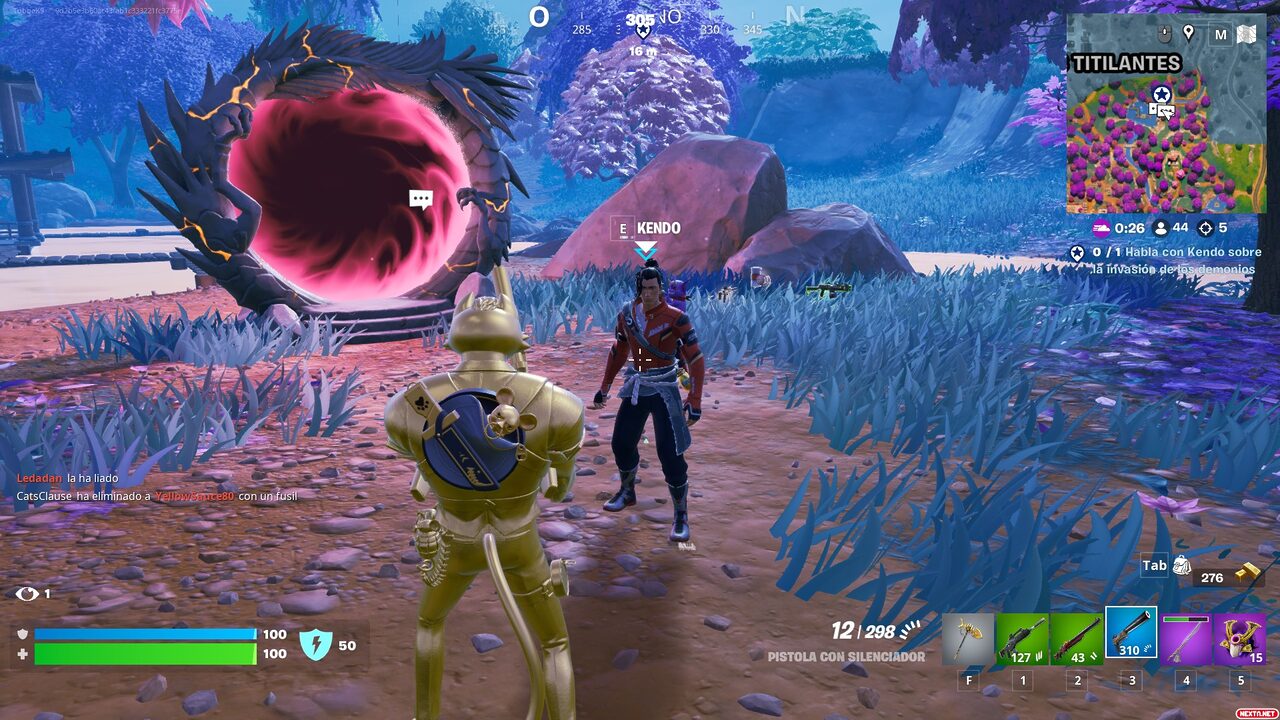Click the map pin marker icon
Screen dimensions: 1280x720
coord(1188,33)
